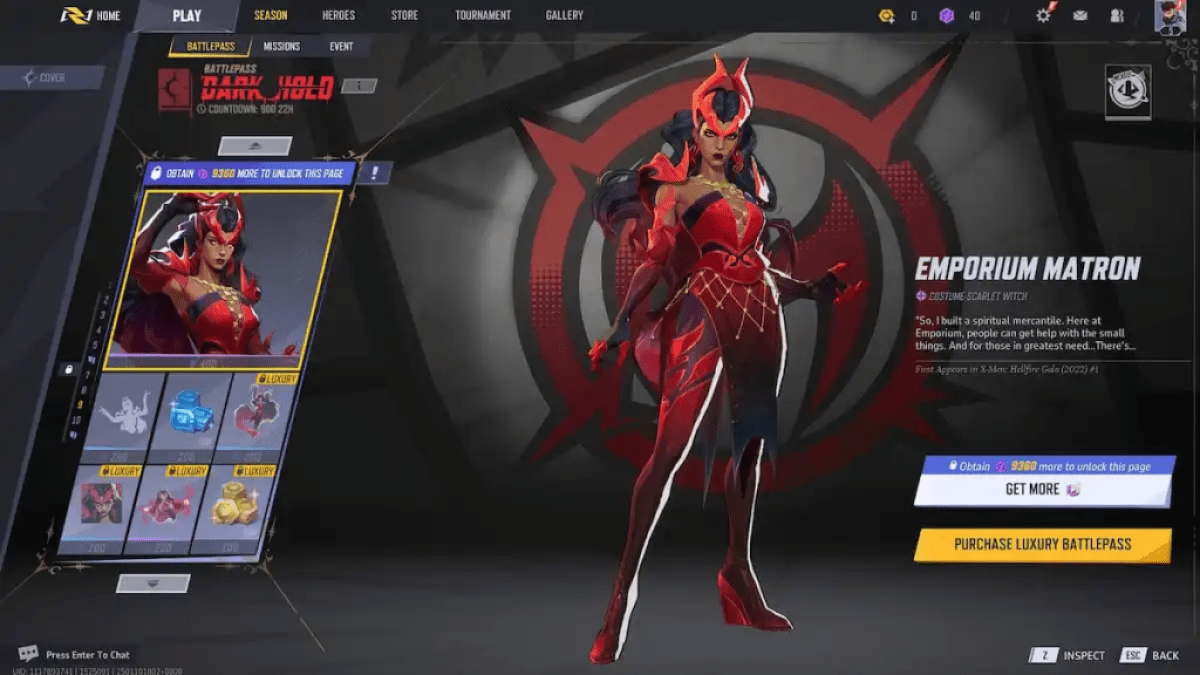Open the Tournament tab
The width and height of the screenshot is (1200, 675).
[x=482, y=16]
